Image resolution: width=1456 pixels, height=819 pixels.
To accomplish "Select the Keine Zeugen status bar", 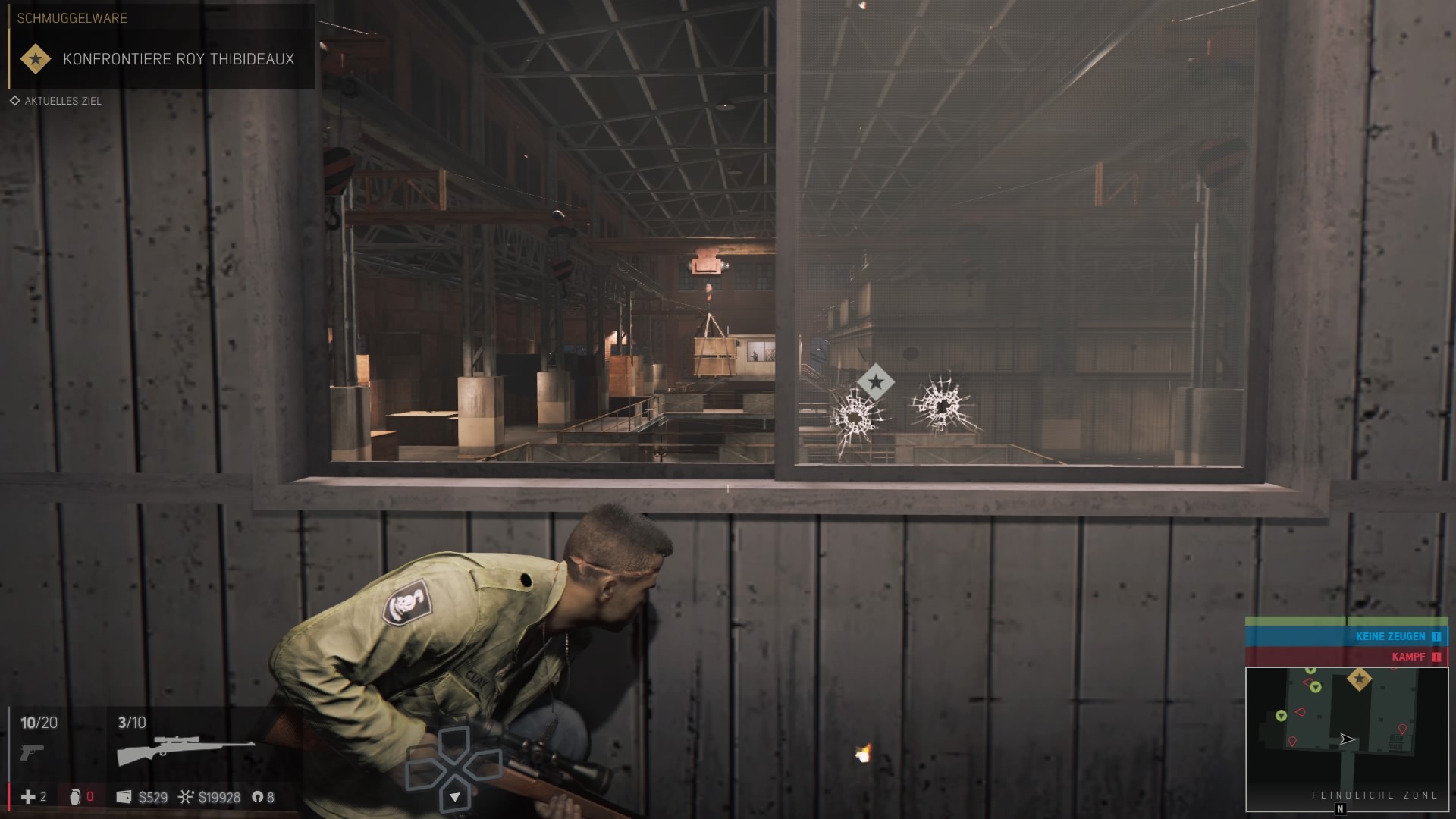I will coord(1346,636).
